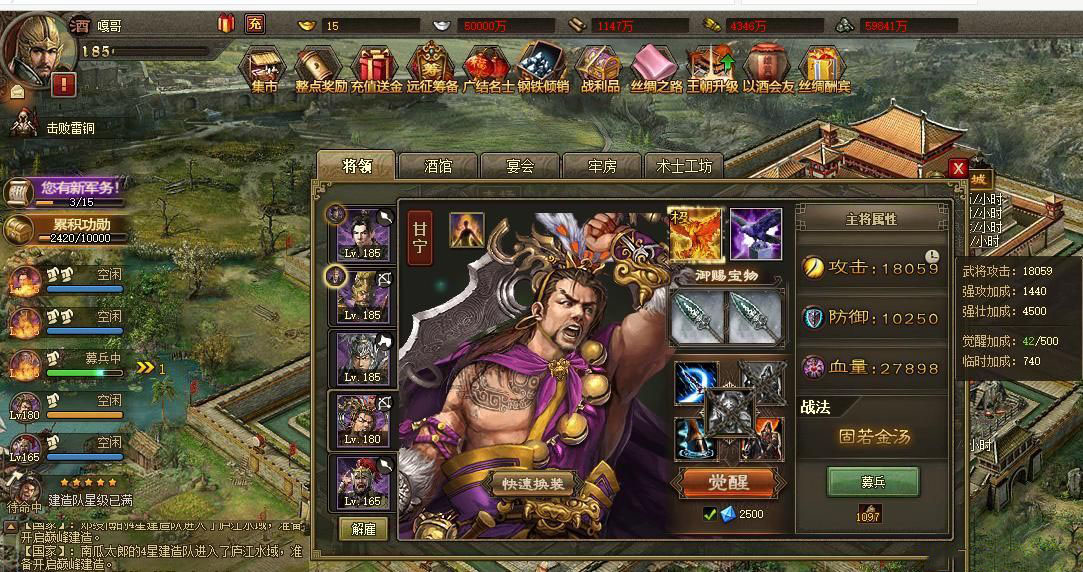Click the 解雇 dismiss button

[x=364, y=529]
